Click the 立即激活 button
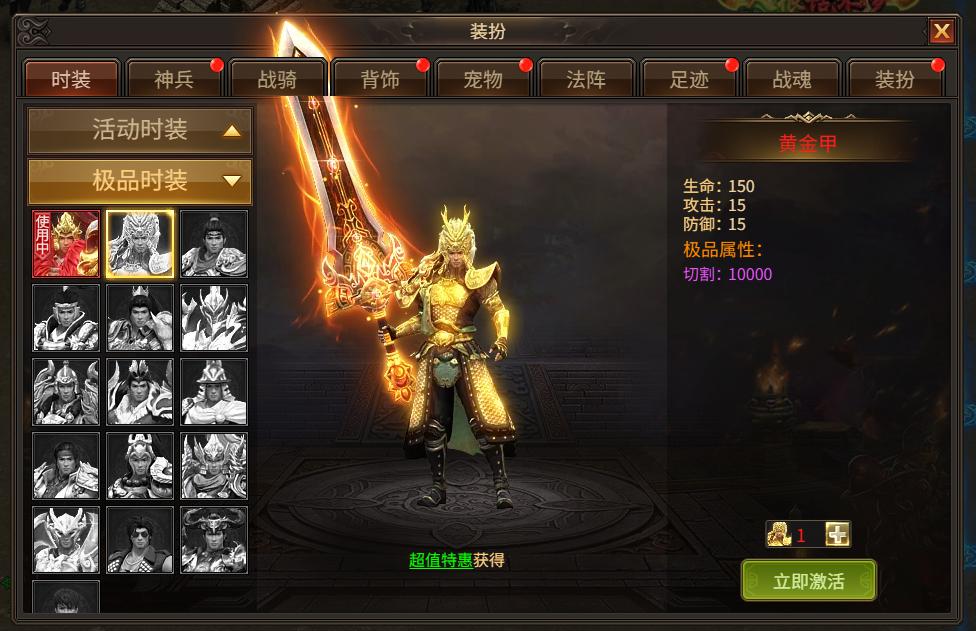This screenshot has width=976, height=631. pyautogui.click(x=808, y=581)
